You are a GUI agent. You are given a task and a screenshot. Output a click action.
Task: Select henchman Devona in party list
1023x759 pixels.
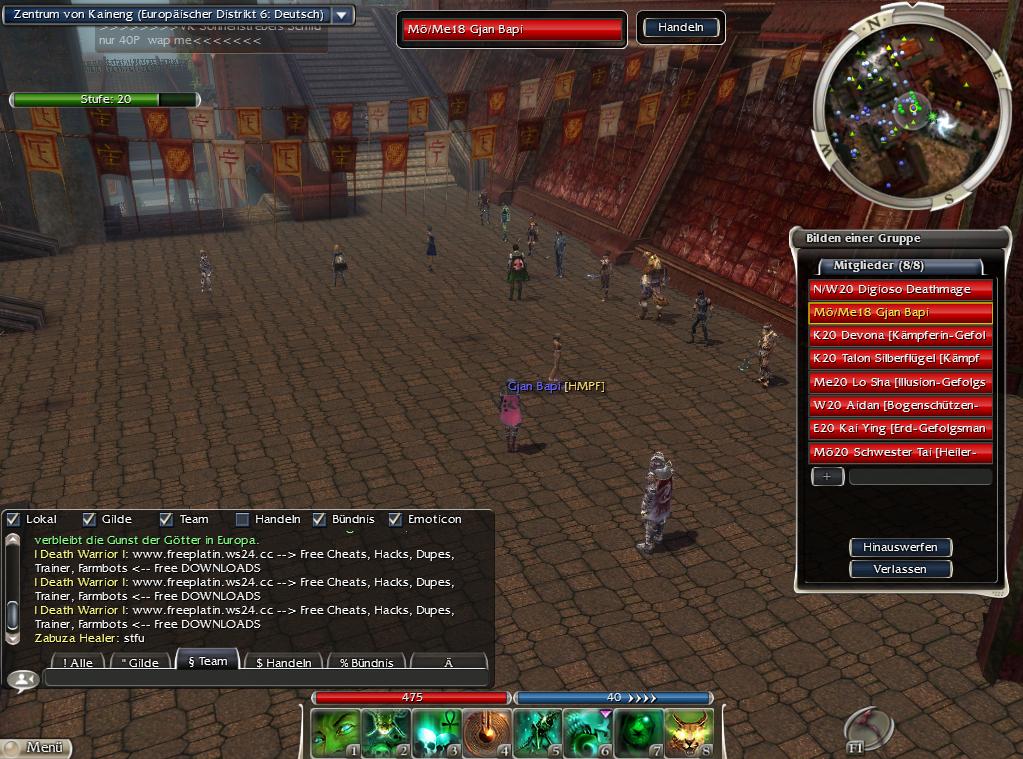click(900, 335)
